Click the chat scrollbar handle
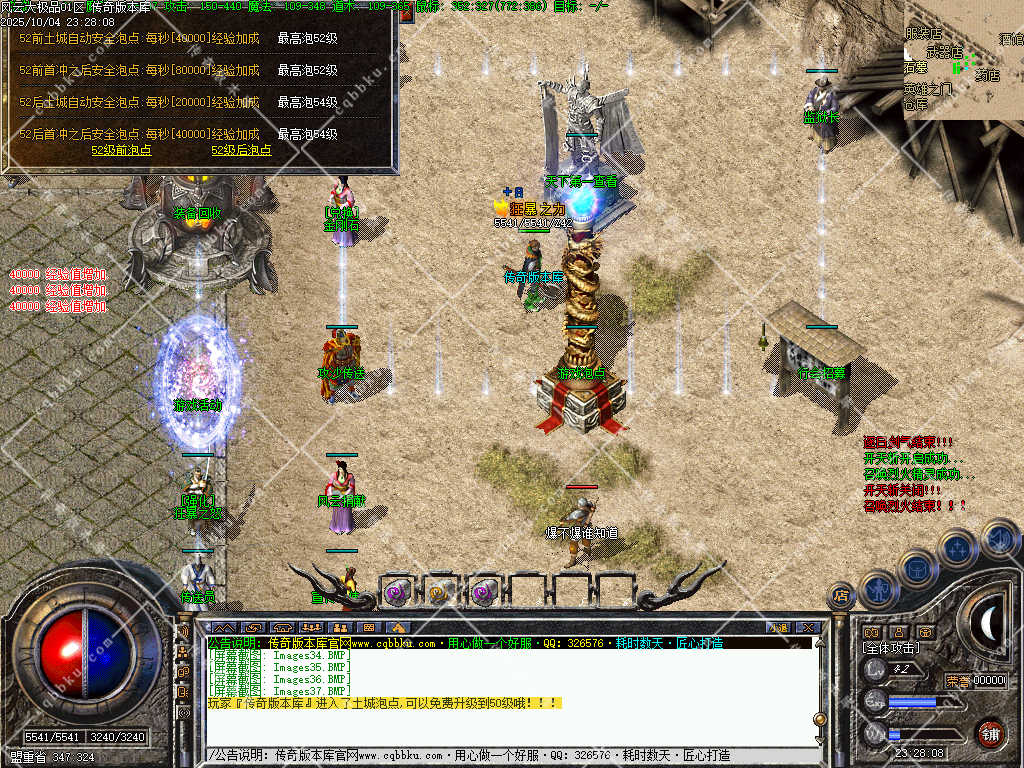 (820, 720)
